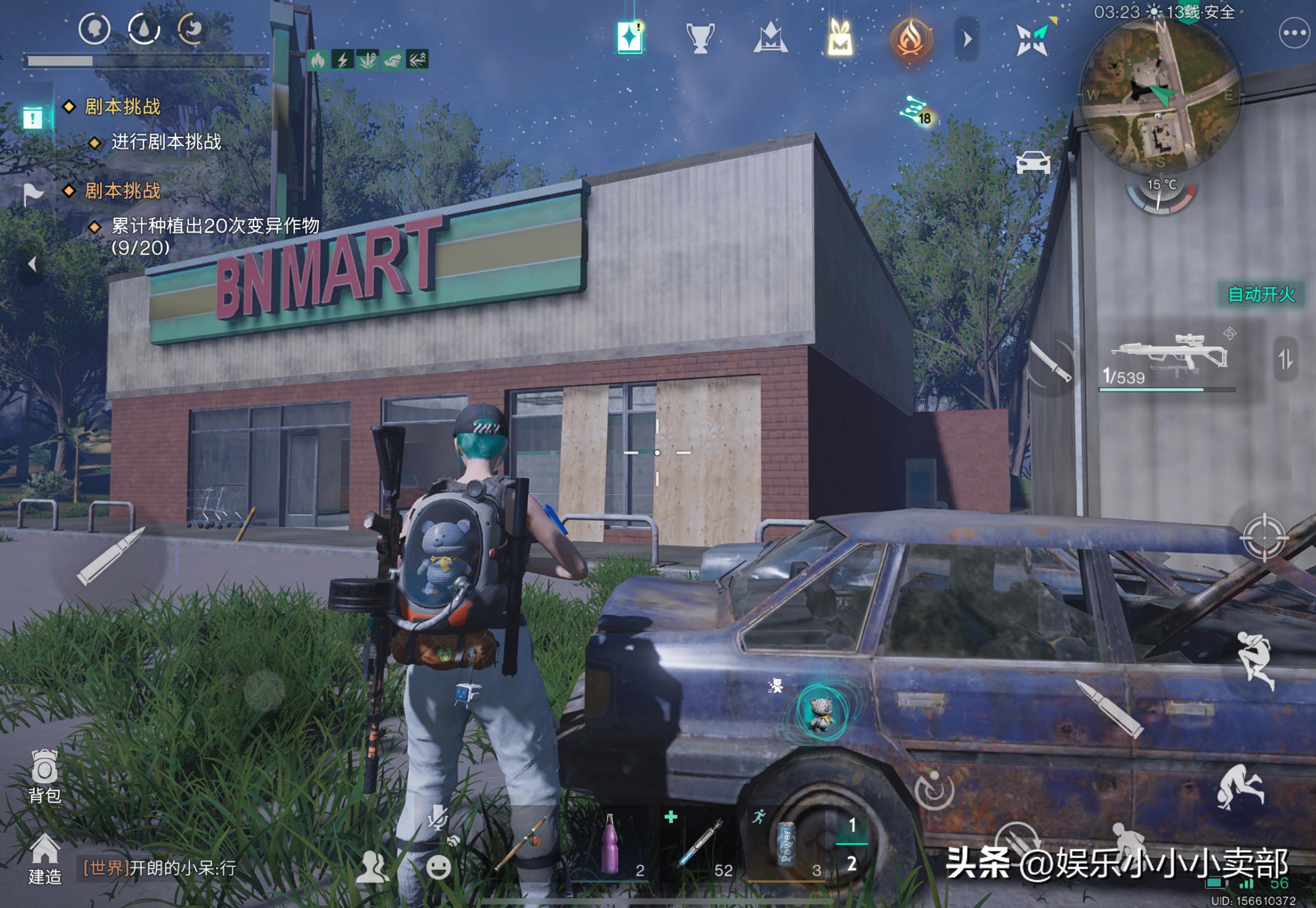Image resolution: width=1316 pixels, height=908 pixels.
Task: Use the melee knife attack button
Action: click(x=1051, y=362)
